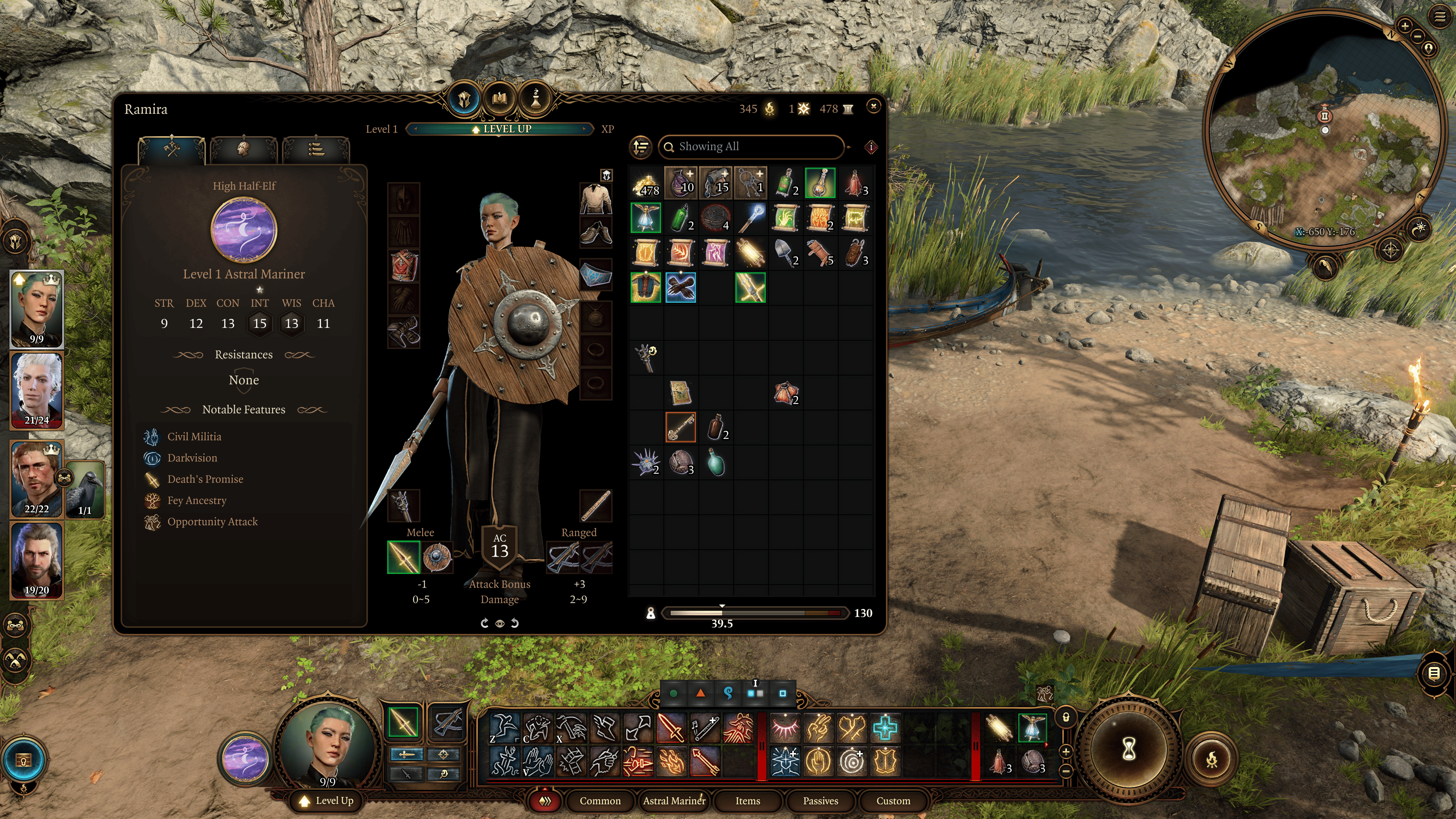Viewport: 1456px width, 819px height.
Task: Click the inventory search field
Action: 752,147
